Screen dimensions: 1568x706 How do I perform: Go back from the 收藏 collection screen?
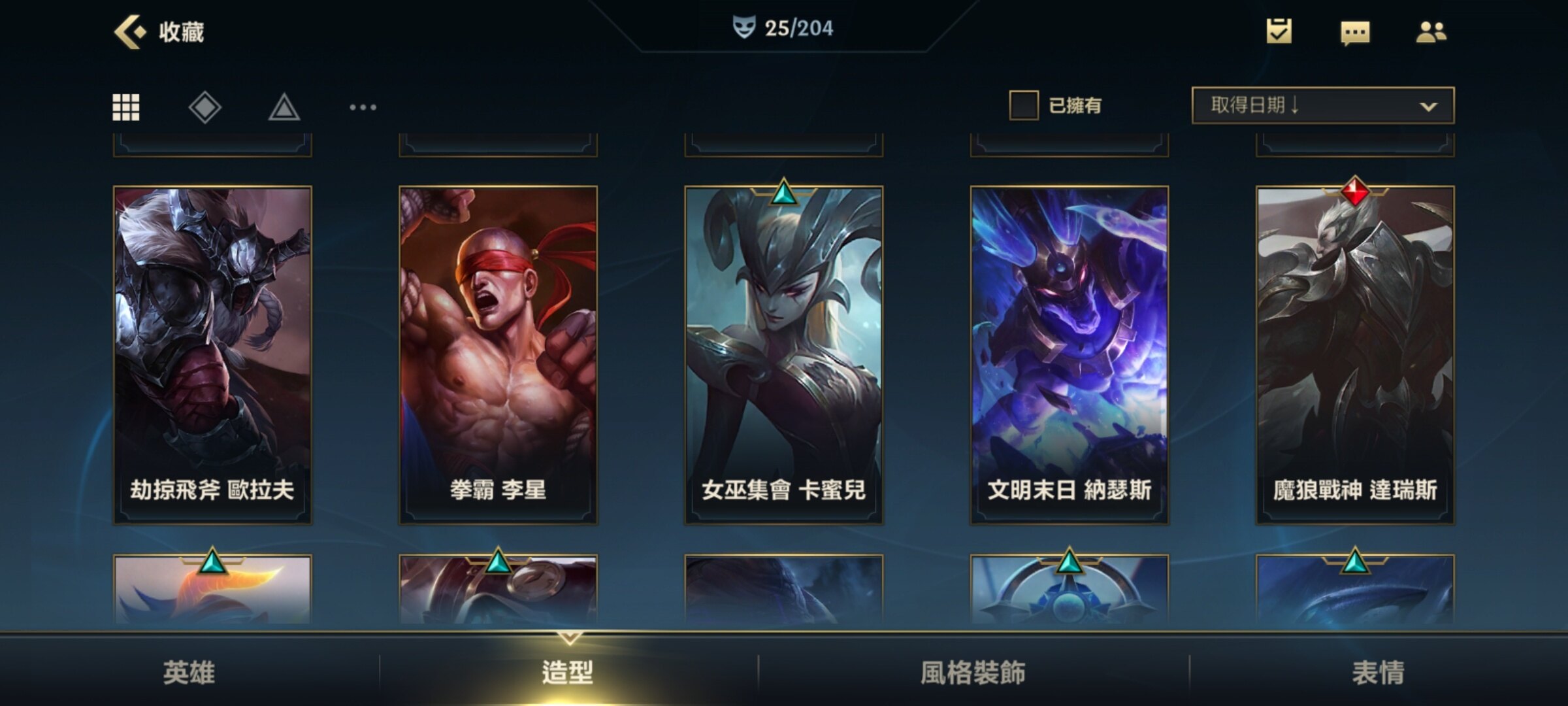(130, 31)
